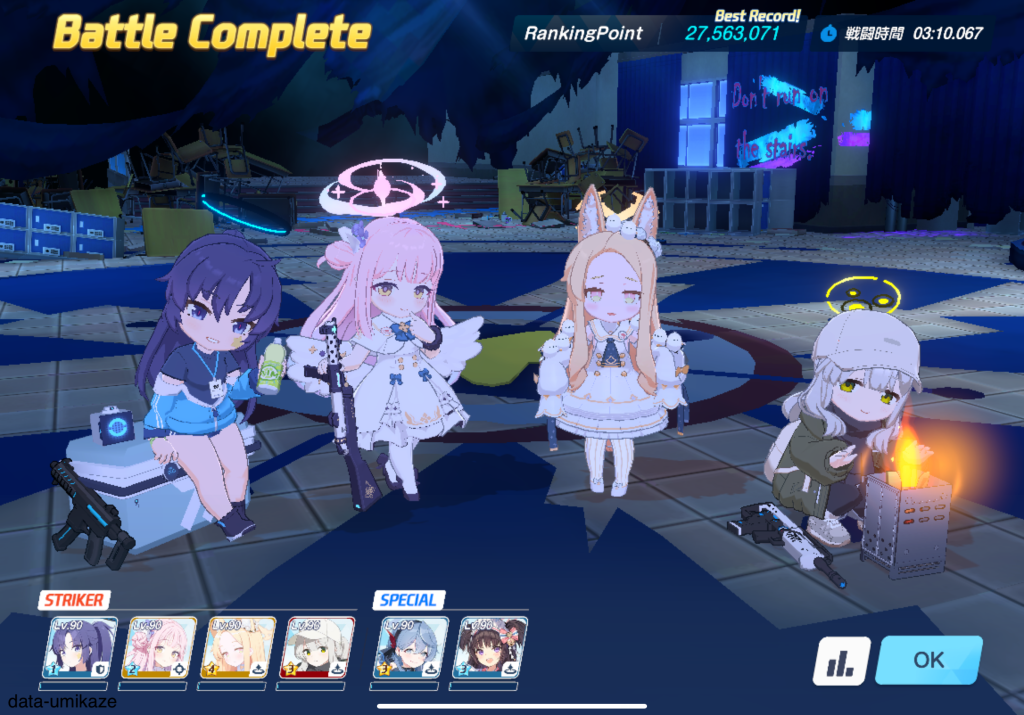Confirm the battle result with OK
Viewport: 1024px width, 715px height.
click(928, 660)
